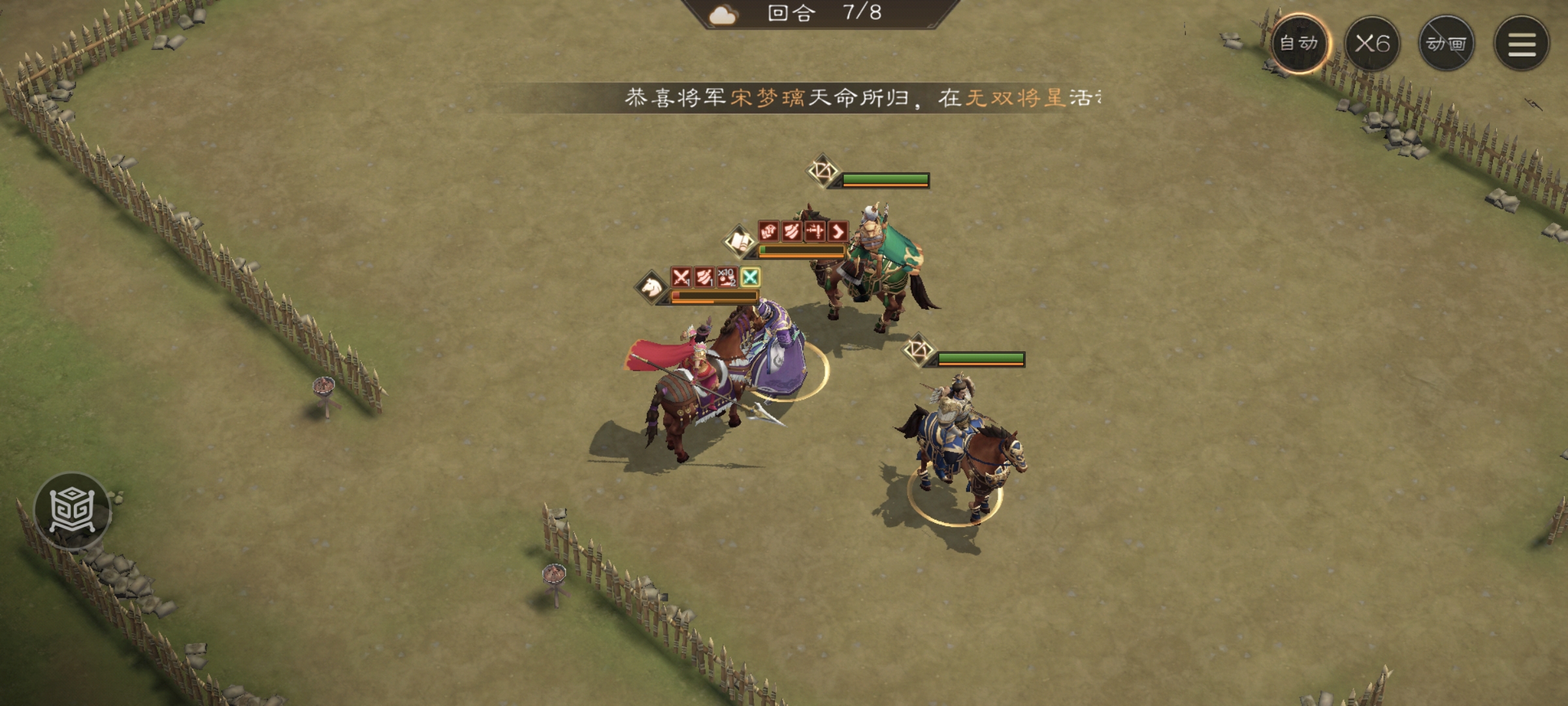The height and width of the screenshot is (706, 1568).
Task: Click the cloud weather icon near round counter
Action: (723, 16)
